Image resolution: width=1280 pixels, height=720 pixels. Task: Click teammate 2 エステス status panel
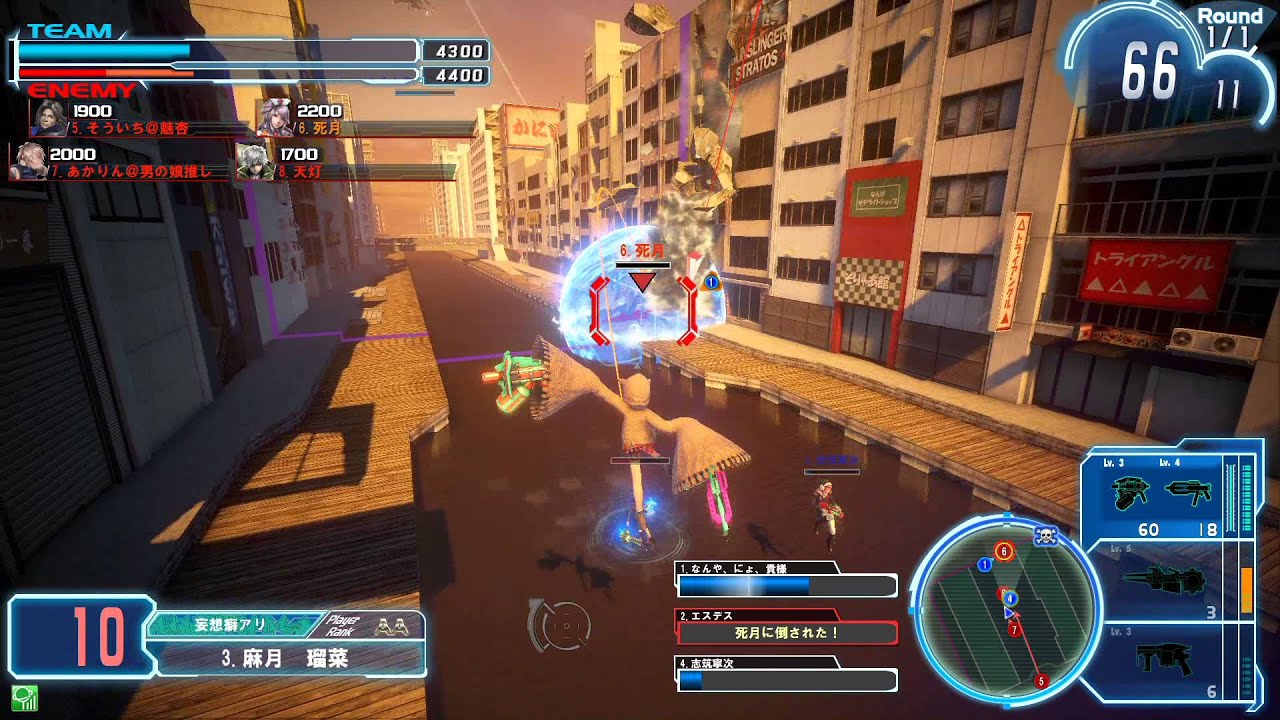point(787,628)
